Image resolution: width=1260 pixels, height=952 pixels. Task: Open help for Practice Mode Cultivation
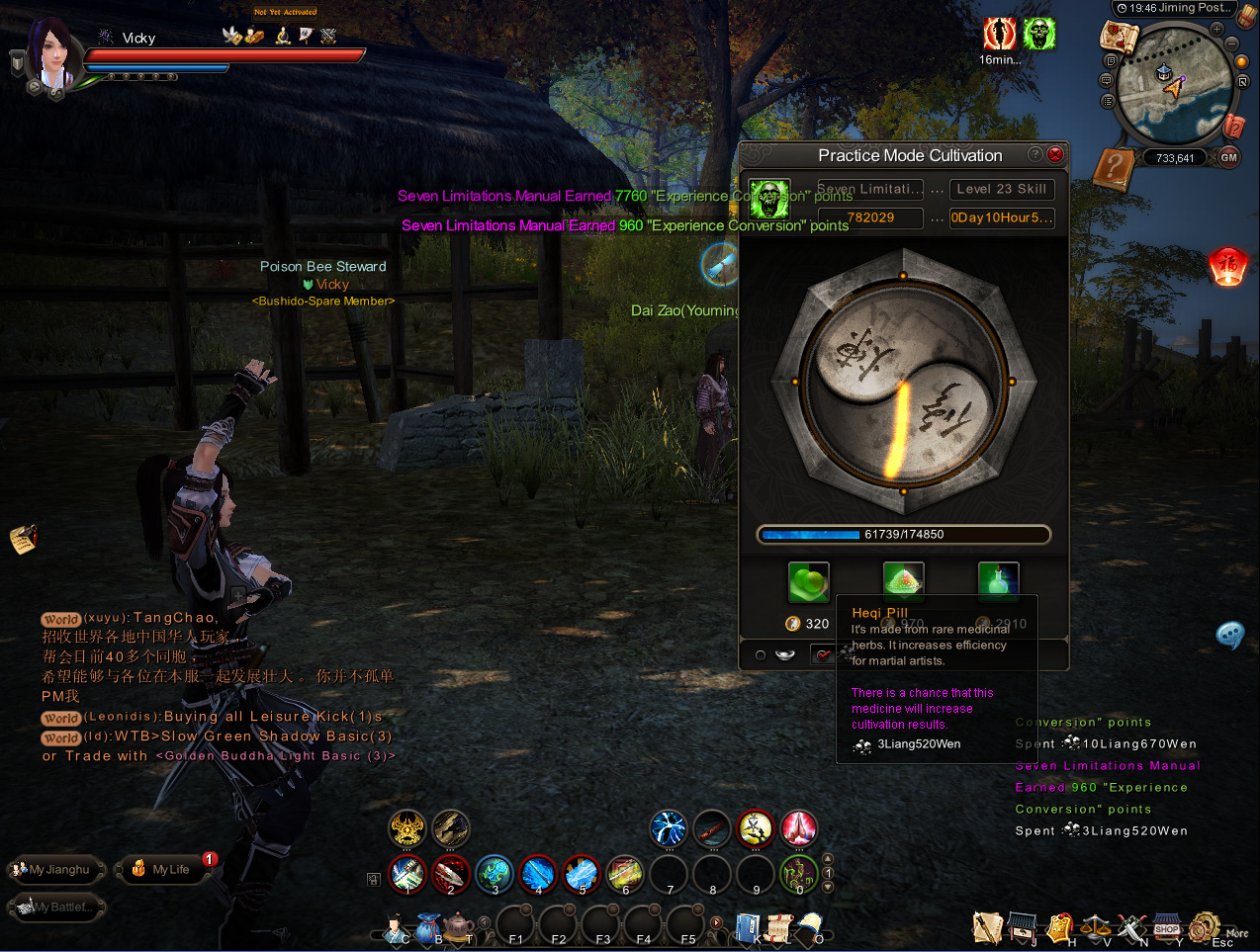coord(1035,154)
